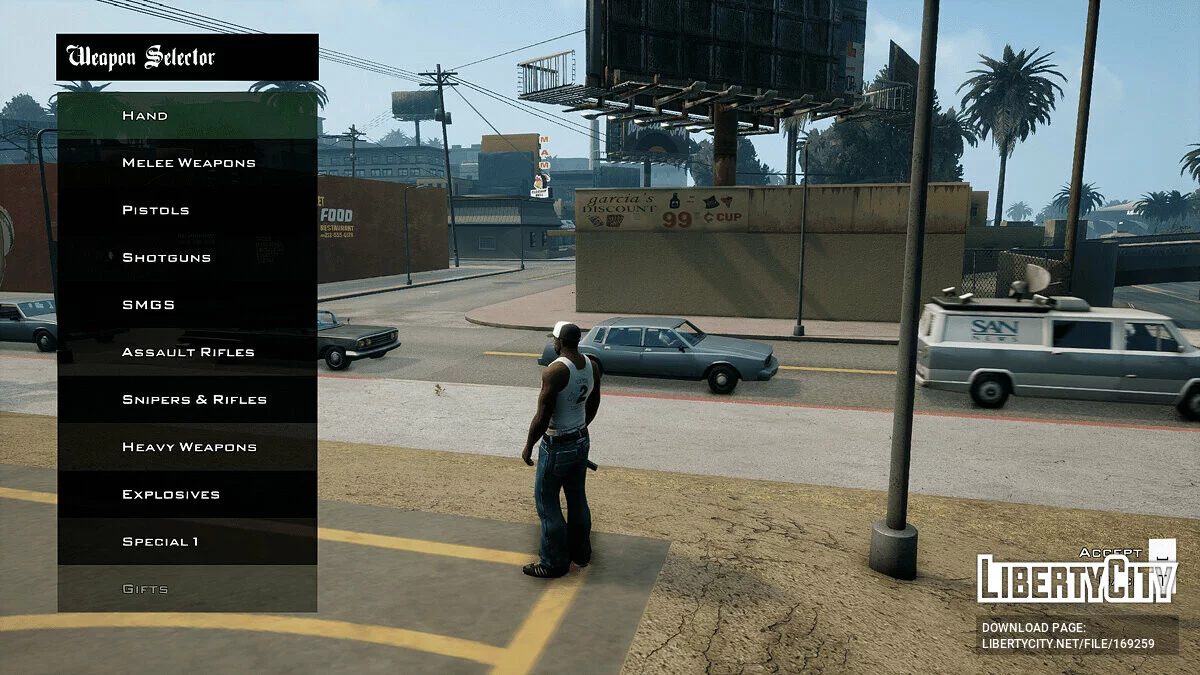Select the SMGS weapon category
Screen dimensions: 1200x675
(187, 305)
